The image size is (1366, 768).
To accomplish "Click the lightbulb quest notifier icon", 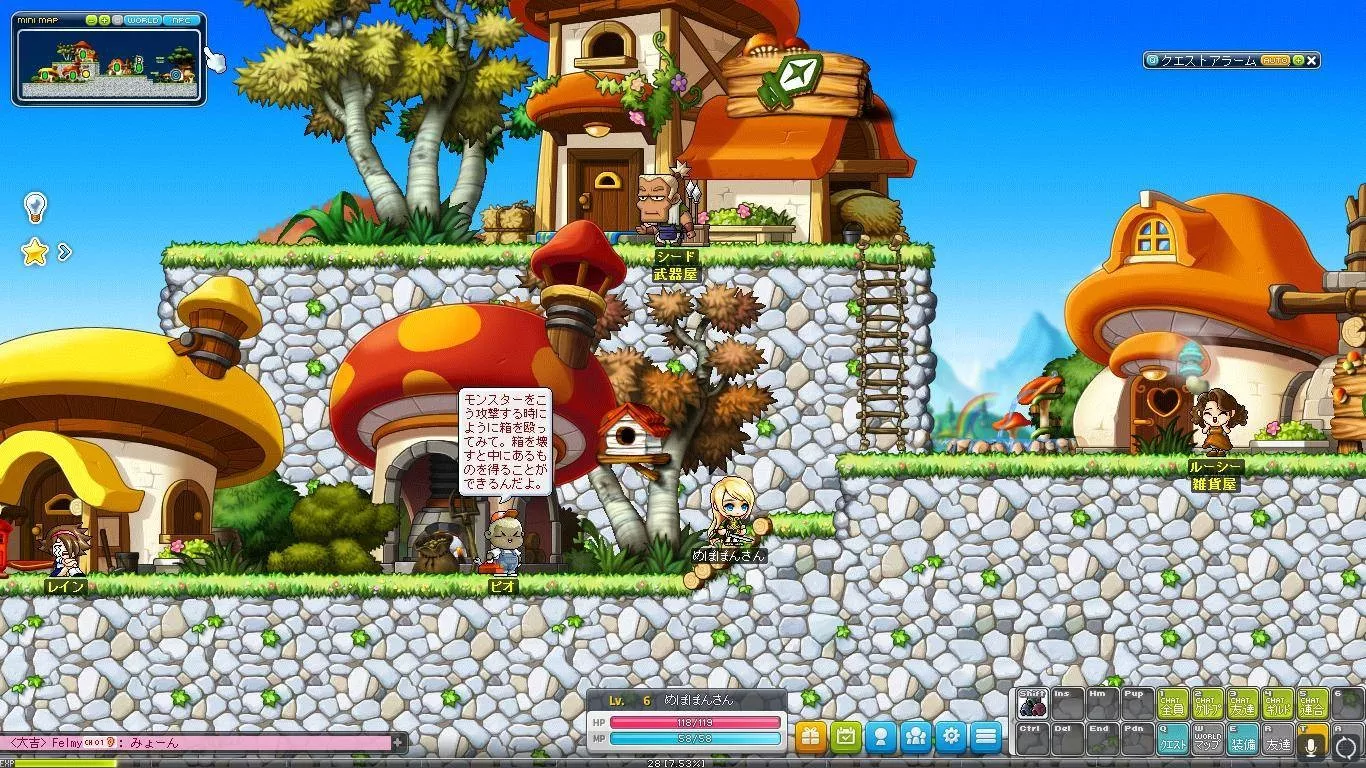I will click(36, 207).
